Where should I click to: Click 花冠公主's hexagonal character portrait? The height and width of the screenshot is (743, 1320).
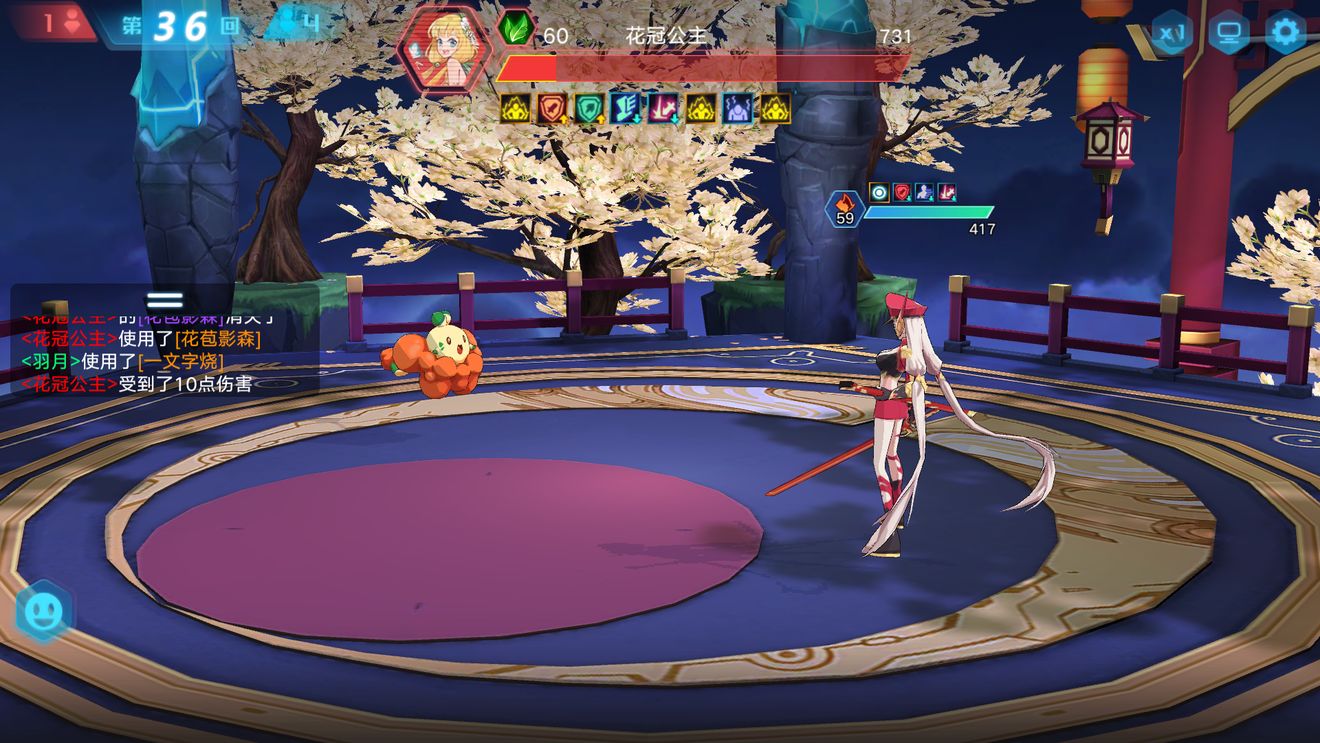tap(446, 51)
